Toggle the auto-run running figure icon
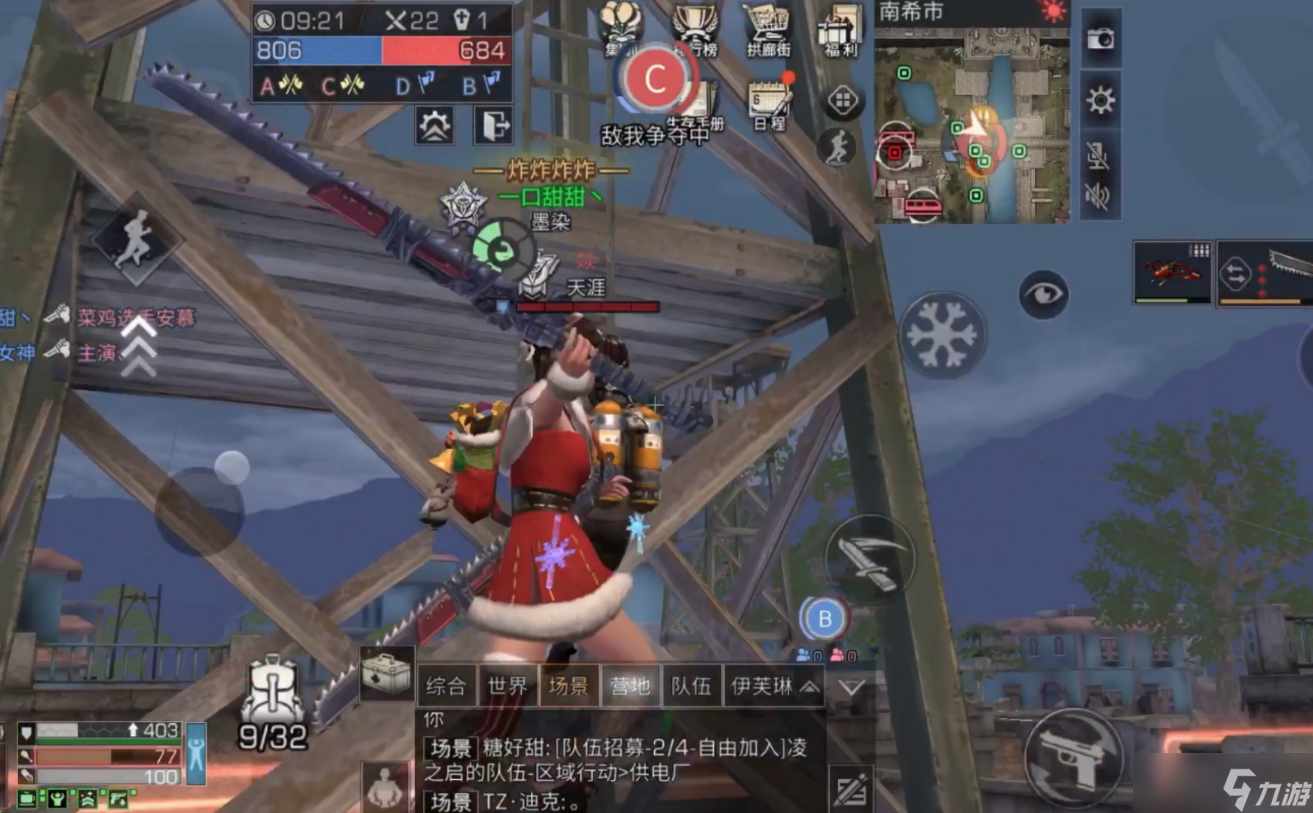The width and height of the screenshot is (1313, 813). click(838, 150)
